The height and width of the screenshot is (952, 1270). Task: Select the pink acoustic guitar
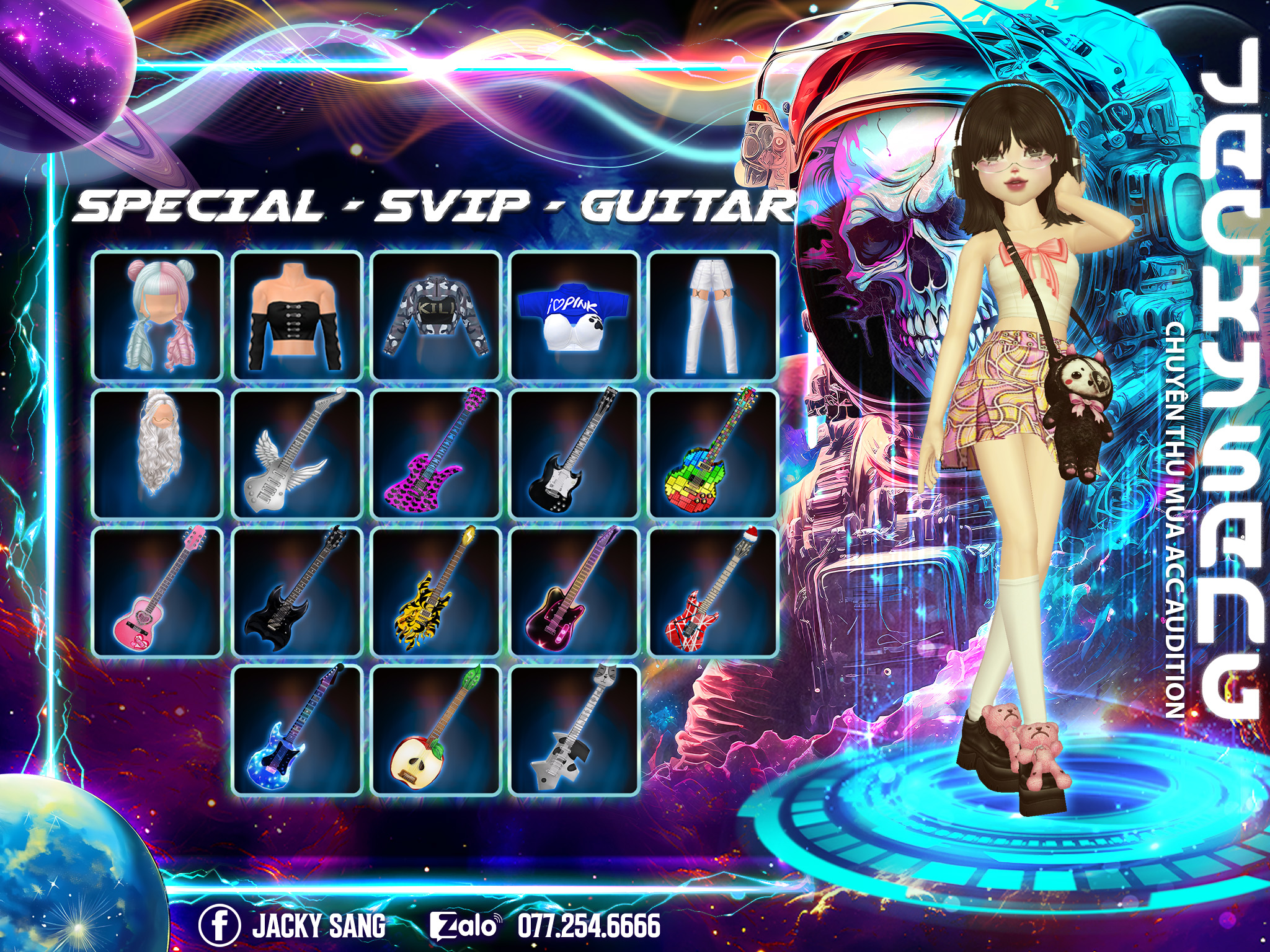coord(158,593)
